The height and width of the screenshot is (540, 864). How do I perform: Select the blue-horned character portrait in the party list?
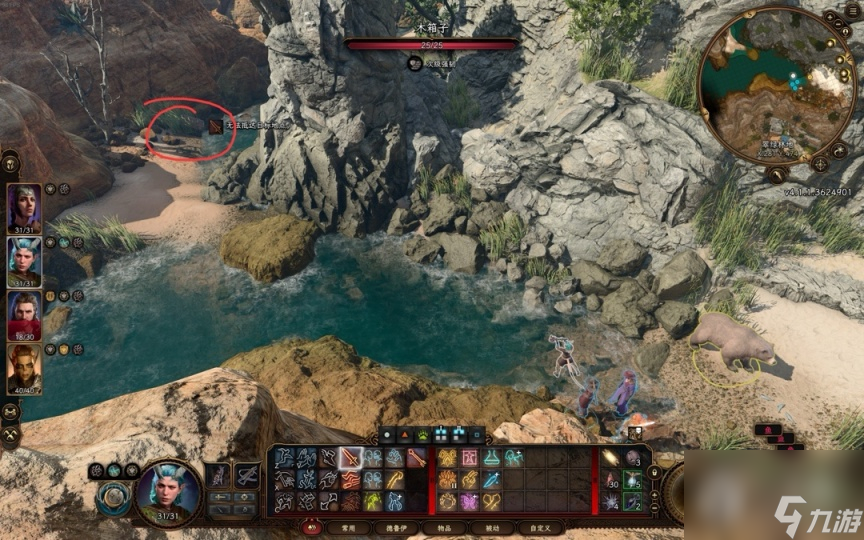(24, 261)
